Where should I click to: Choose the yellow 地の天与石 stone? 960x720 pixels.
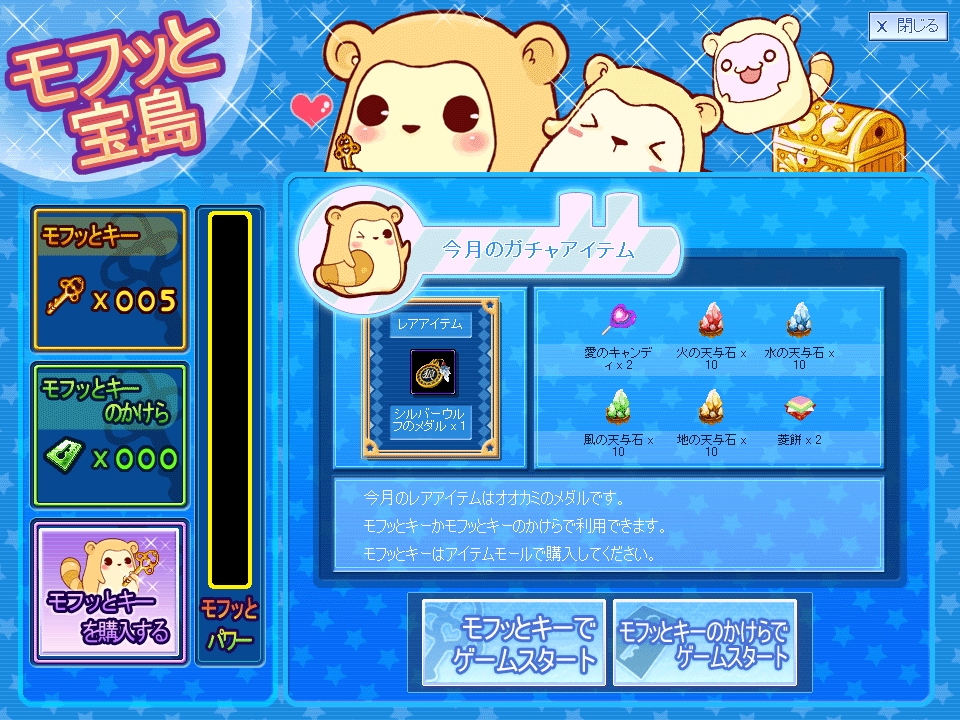click(711, 406)
